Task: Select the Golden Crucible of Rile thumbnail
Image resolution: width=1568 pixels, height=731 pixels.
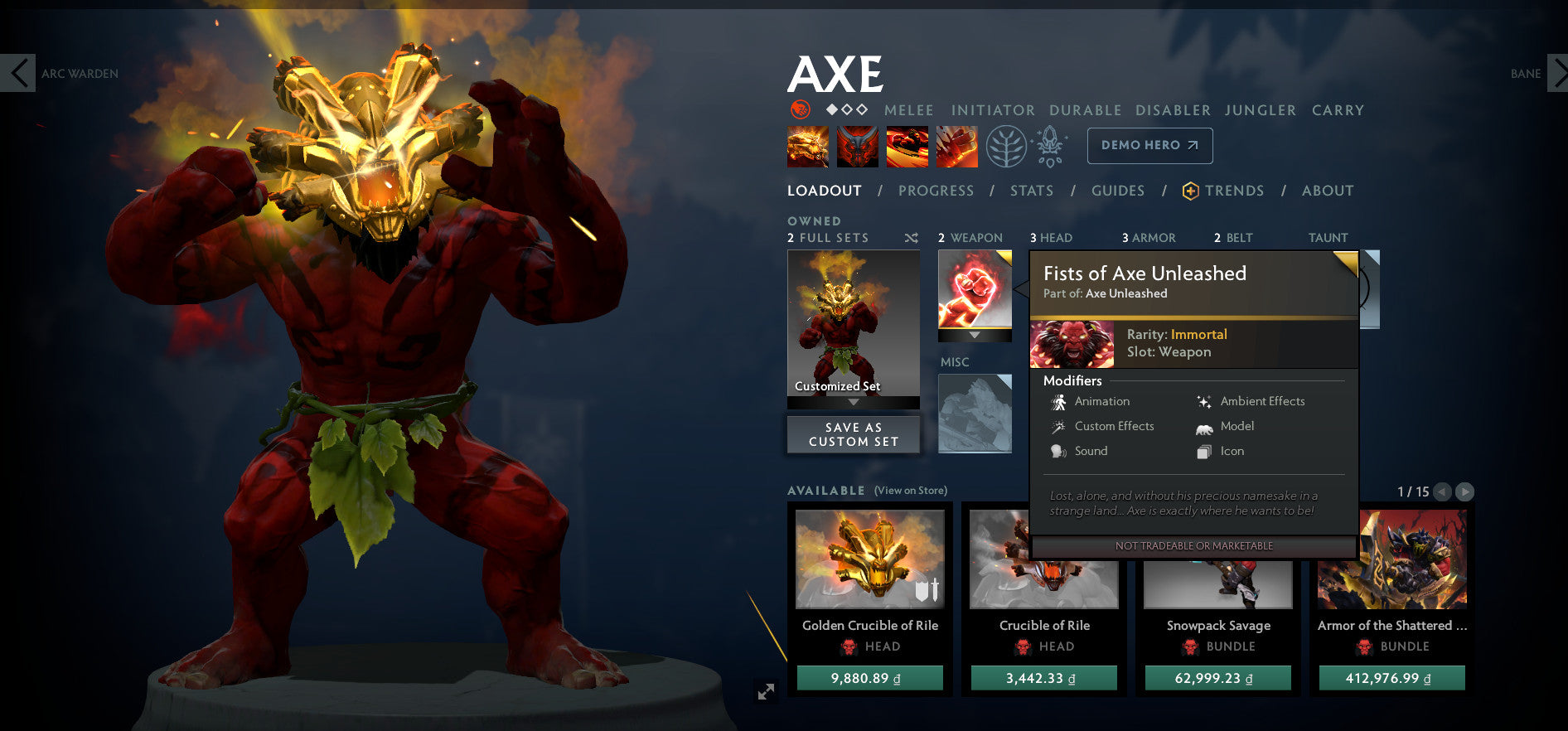Action: [x=870, y=559]
